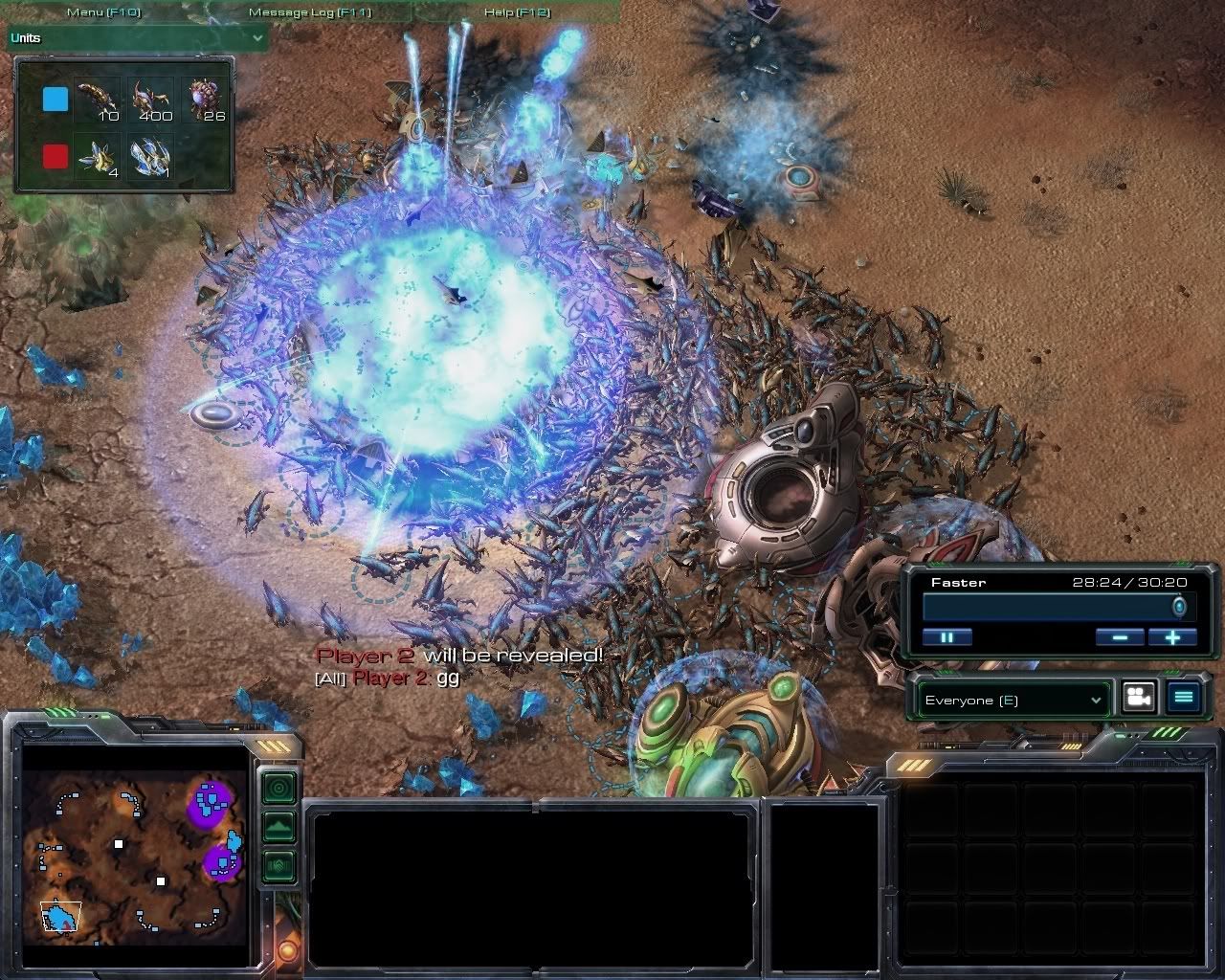Image resolution: width=1225 pixels, height=980 pixels.
Task: Open the Help (F12) menu
Action: 517,12
